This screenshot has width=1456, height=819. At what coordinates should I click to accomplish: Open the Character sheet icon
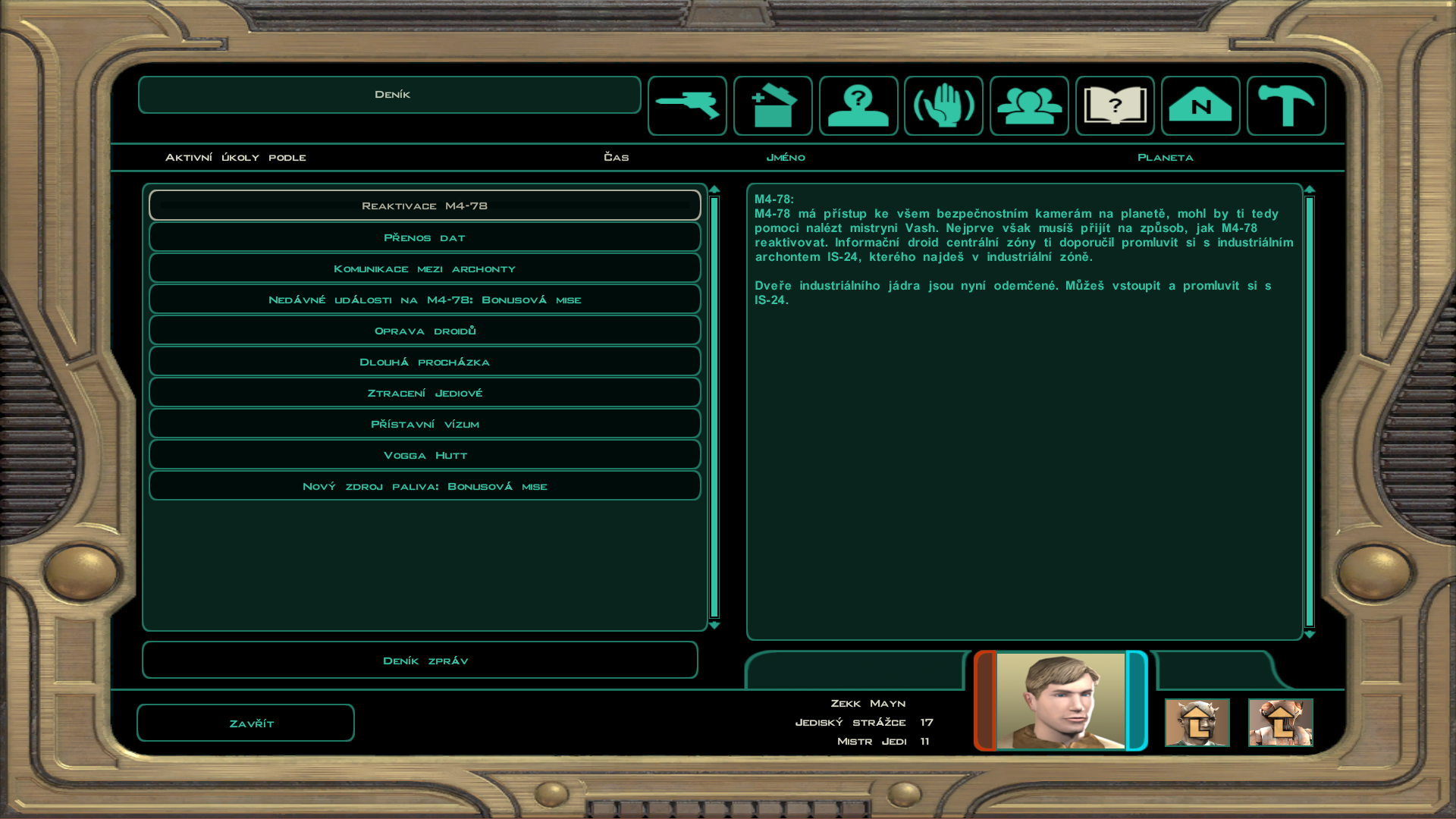point(858,105)
